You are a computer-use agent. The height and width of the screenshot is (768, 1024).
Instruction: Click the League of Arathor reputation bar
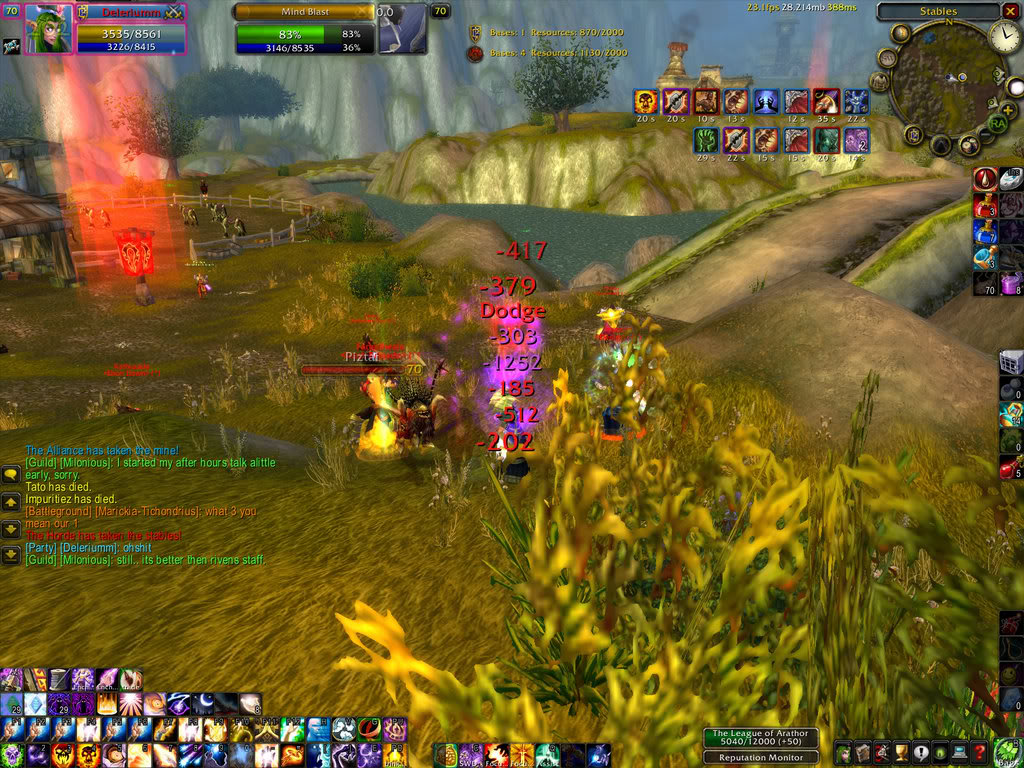click(x=762, y=738)
